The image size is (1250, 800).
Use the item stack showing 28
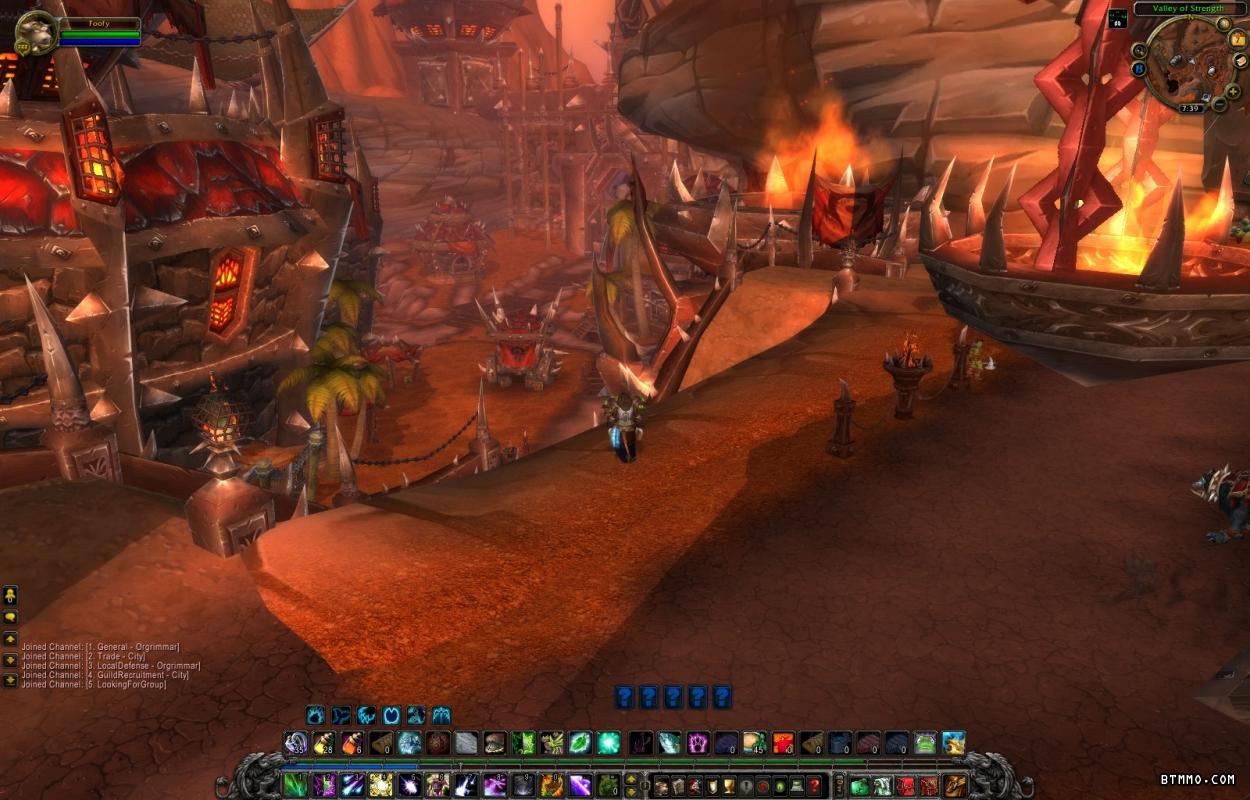323,743
